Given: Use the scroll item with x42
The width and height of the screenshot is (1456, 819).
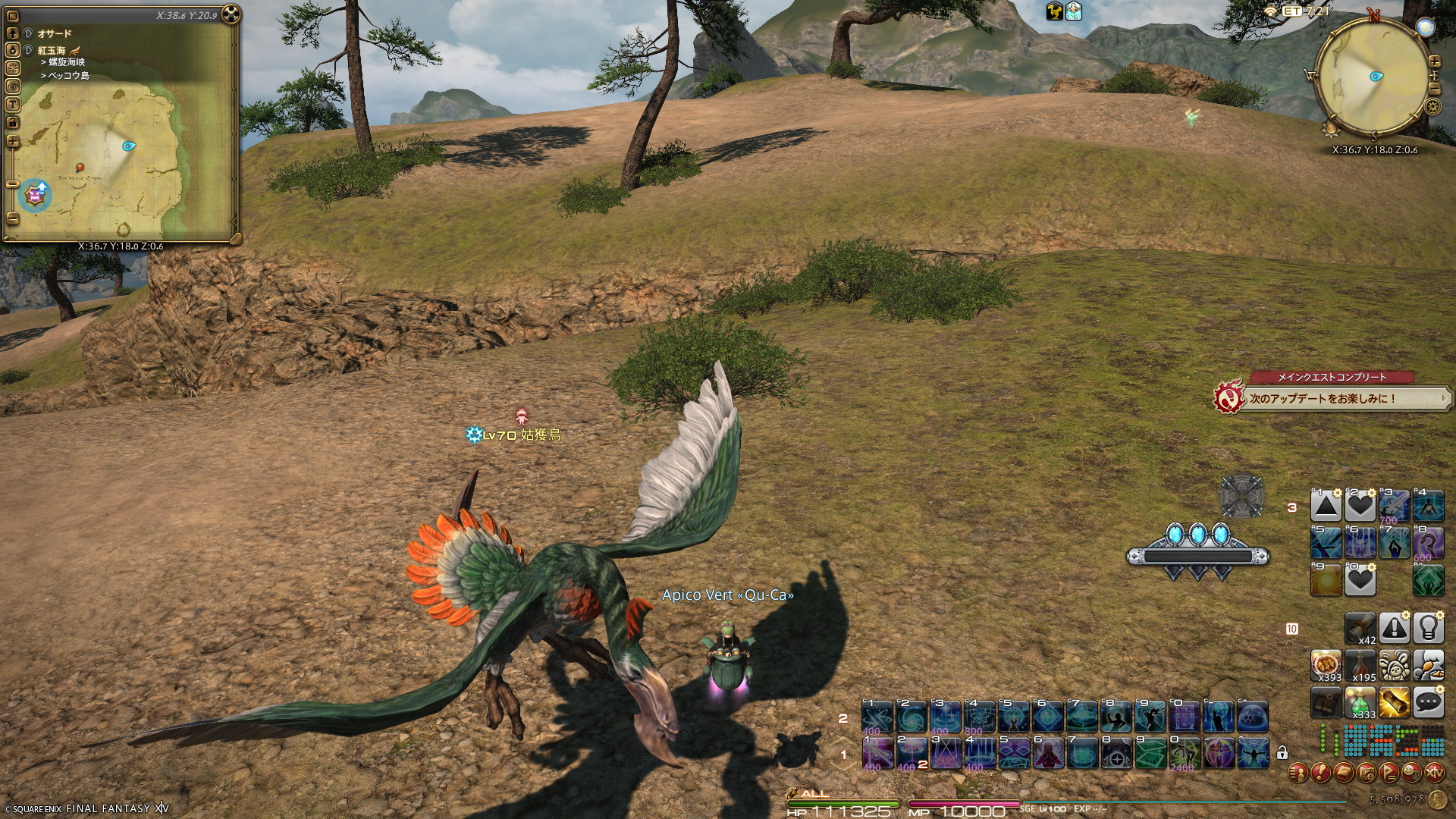Looking at the screenshot, I should [x=1360, y=628].
